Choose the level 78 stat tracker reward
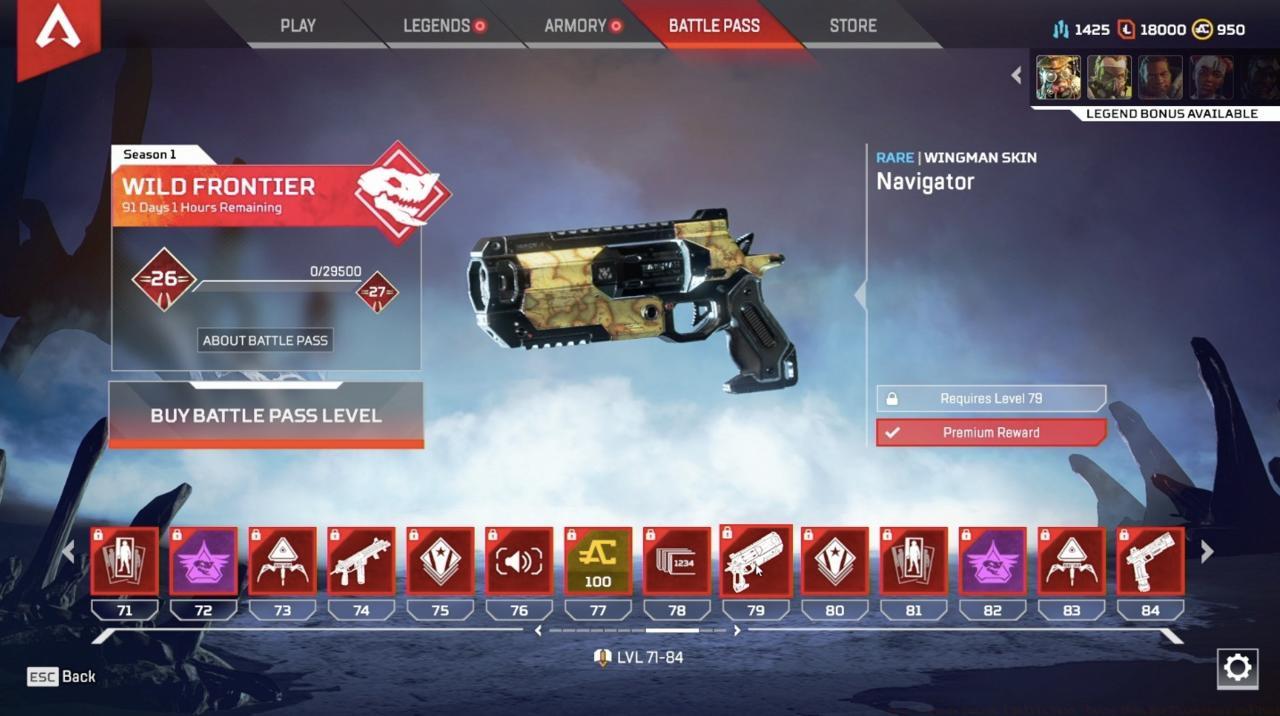Viewport: 1280px width, 716px height. pos(677,562)
